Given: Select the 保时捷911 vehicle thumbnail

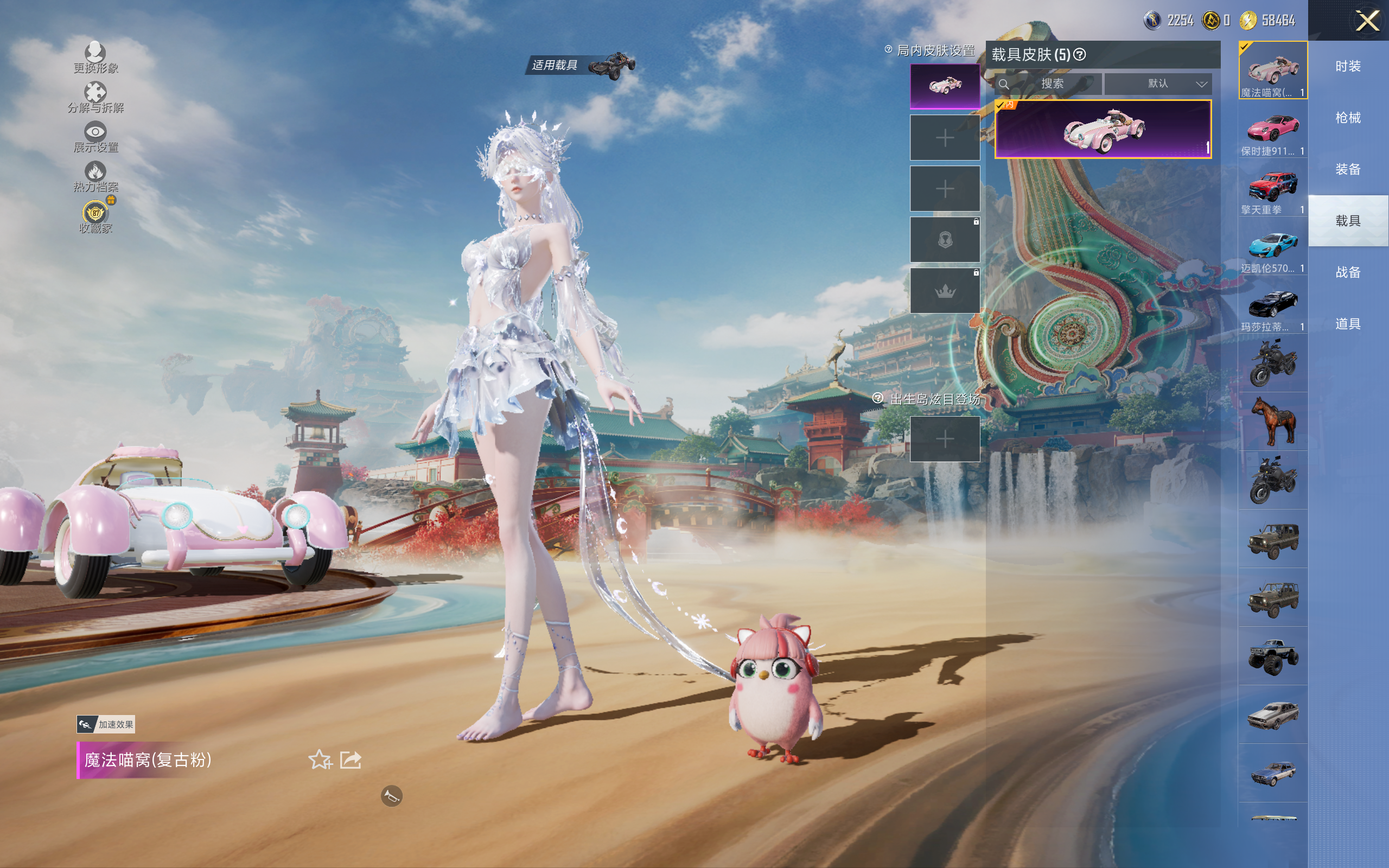Looking at the screenshot, I should point(1272,131).
